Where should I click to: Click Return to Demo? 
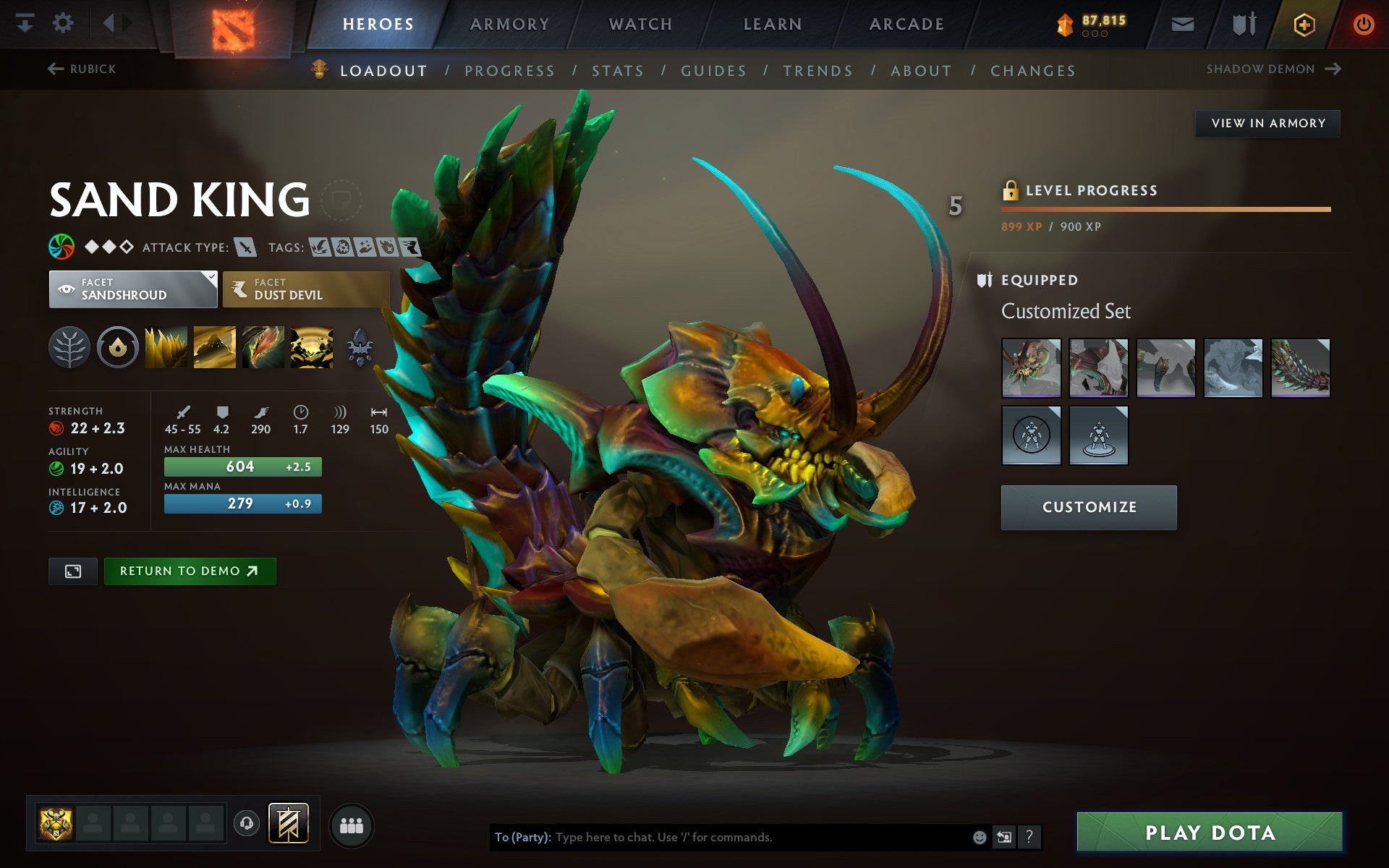pyautogui.click(x=190, y=571)
